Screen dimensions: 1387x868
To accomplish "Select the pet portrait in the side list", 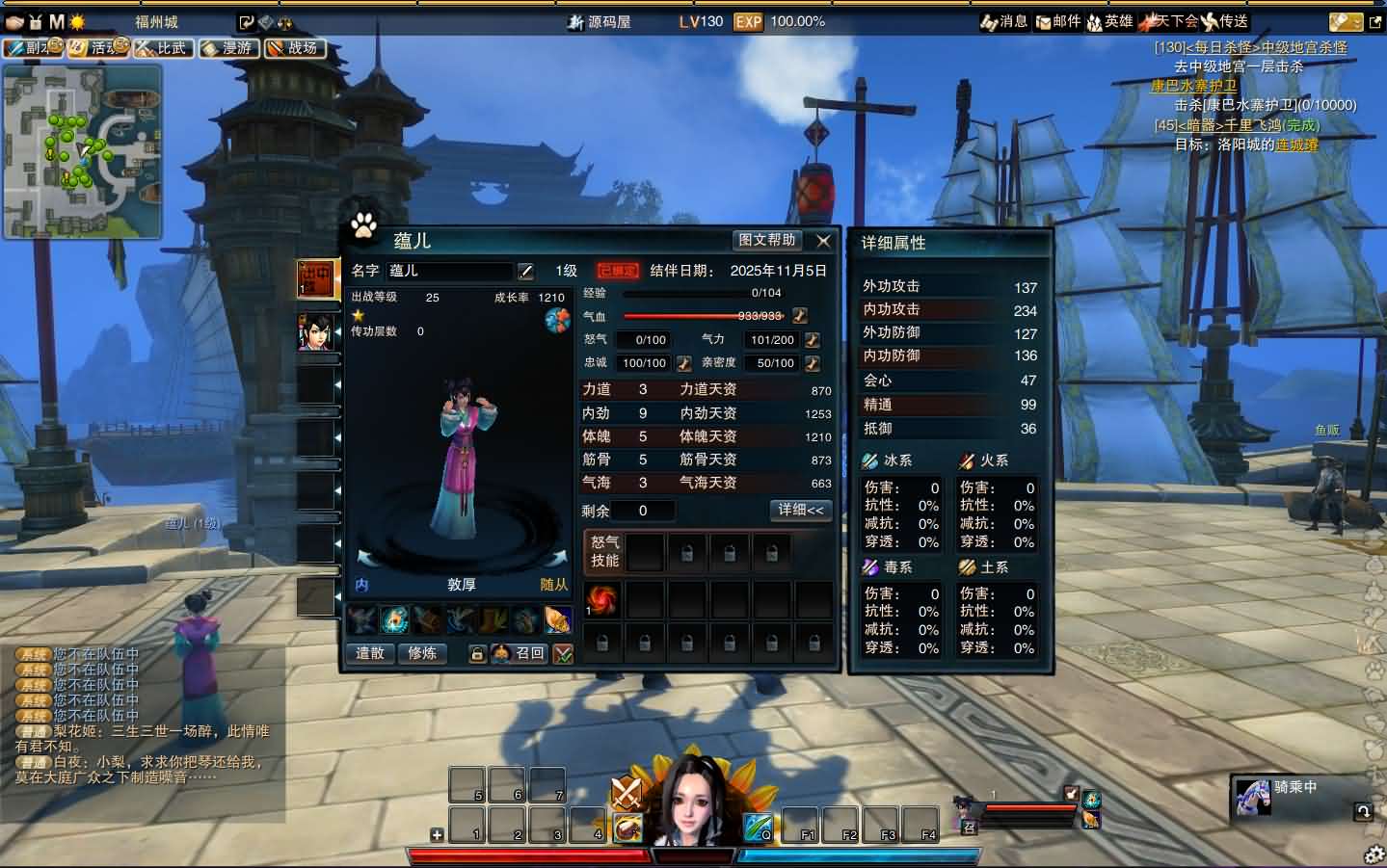I will pyautogui.click(x=316, y=332).
